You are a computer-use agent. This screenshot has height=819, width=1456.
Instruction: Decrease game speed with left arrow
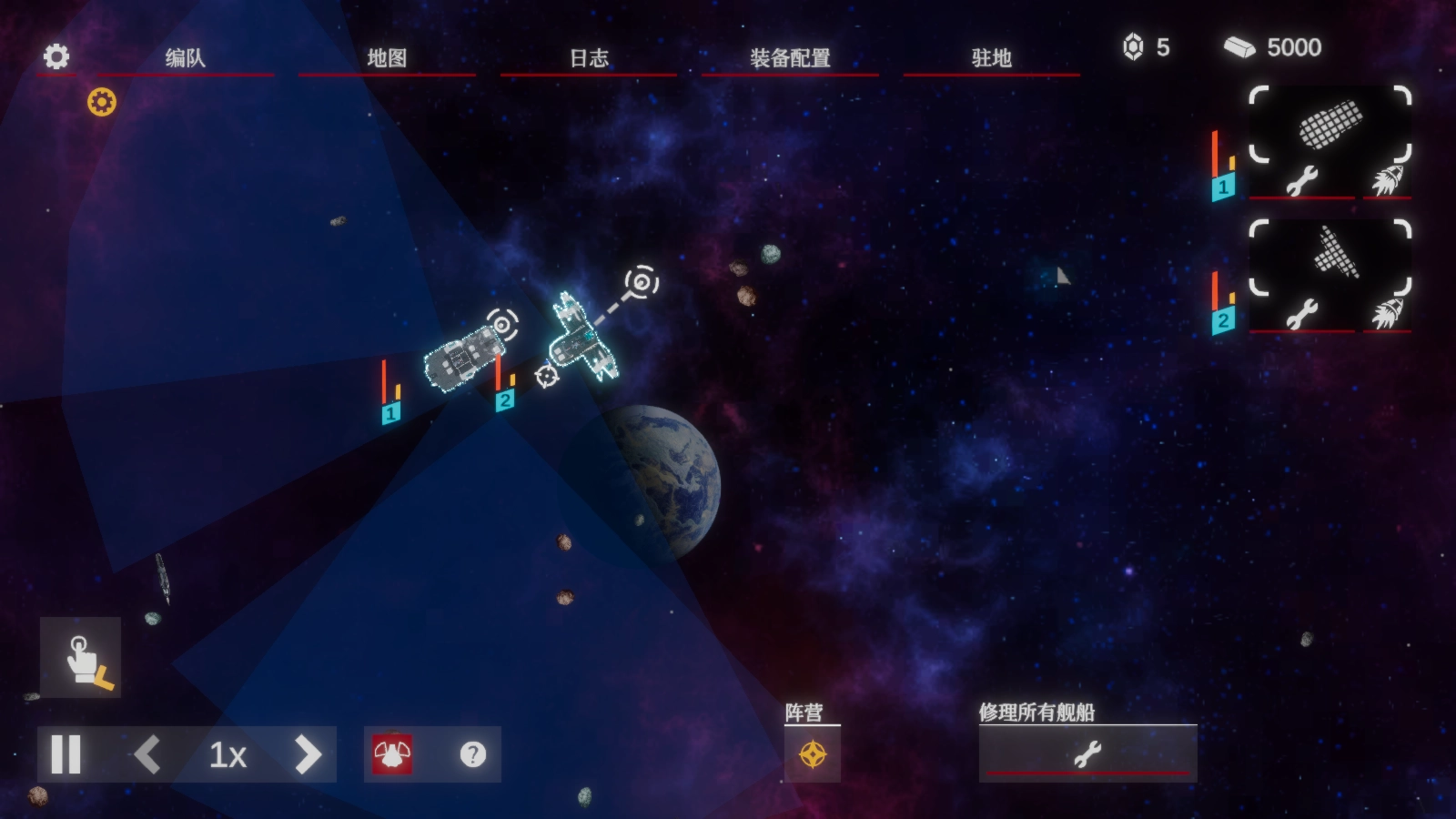(147, 754)
